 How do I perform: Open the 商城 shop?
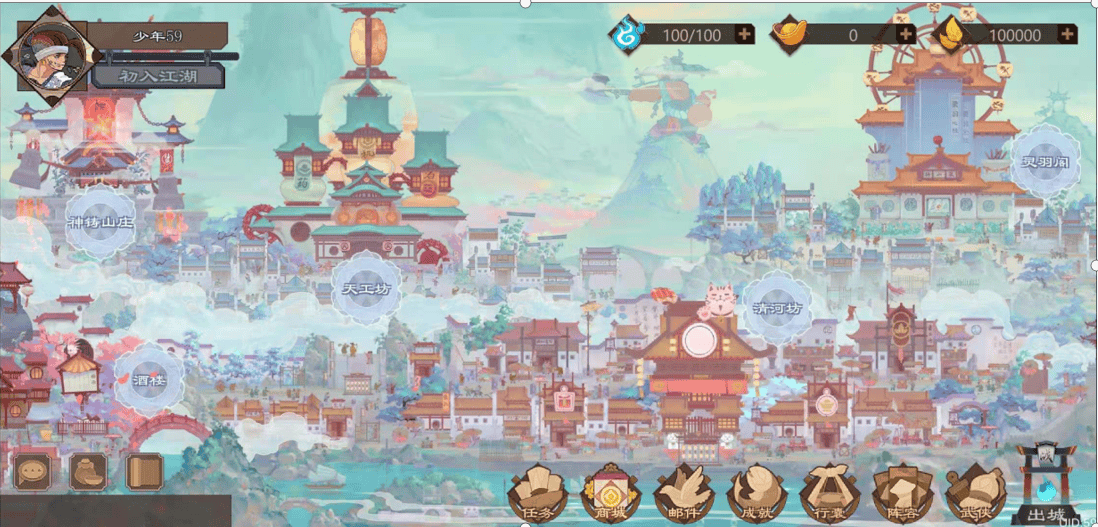coord(607,493)
